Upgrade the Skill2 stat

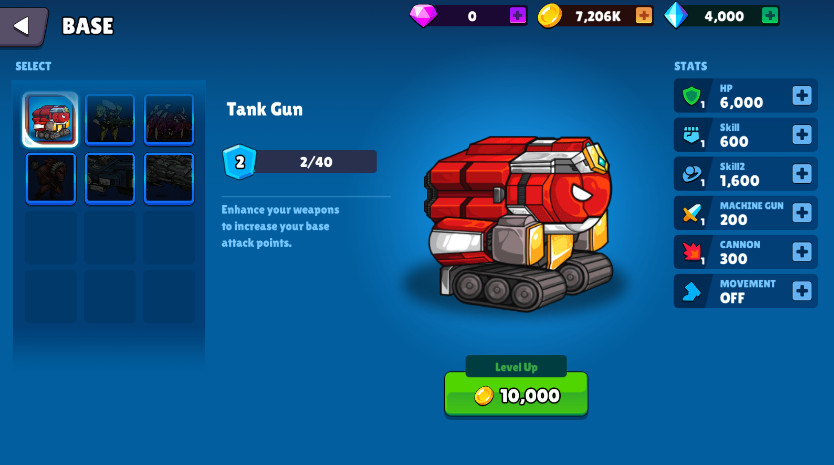(x=801, y=174)
